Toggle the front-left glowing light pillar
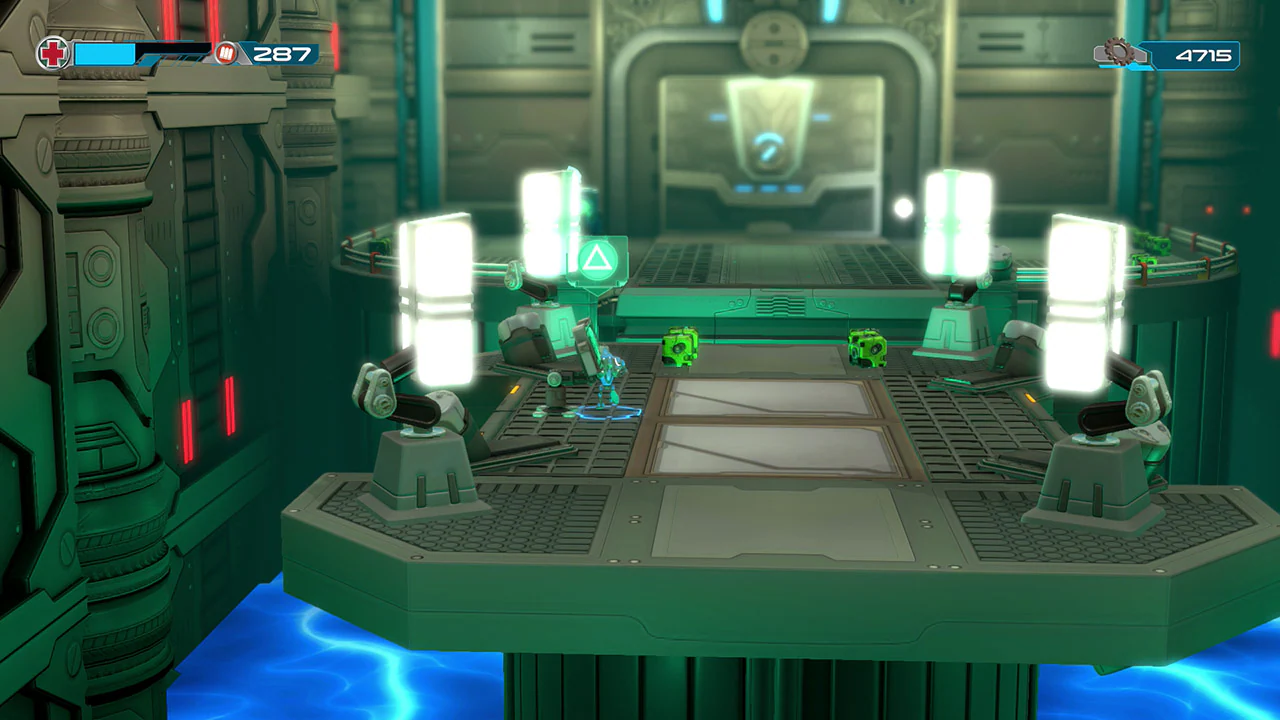This screenshot has width=1280, height=720. 438,300
